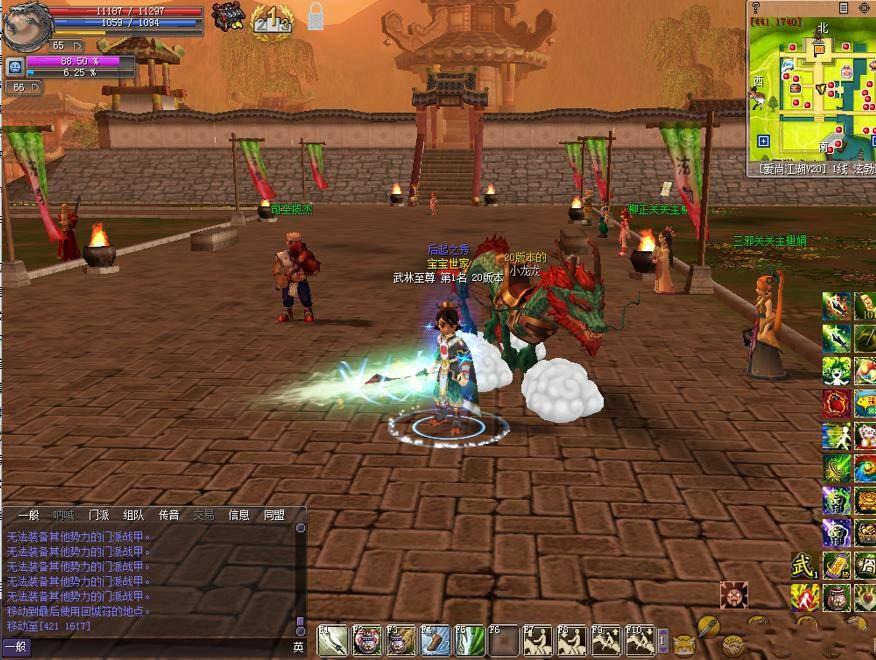Show the 传音 whisper chat tab
876x660 pixels.
coord(168,515)
